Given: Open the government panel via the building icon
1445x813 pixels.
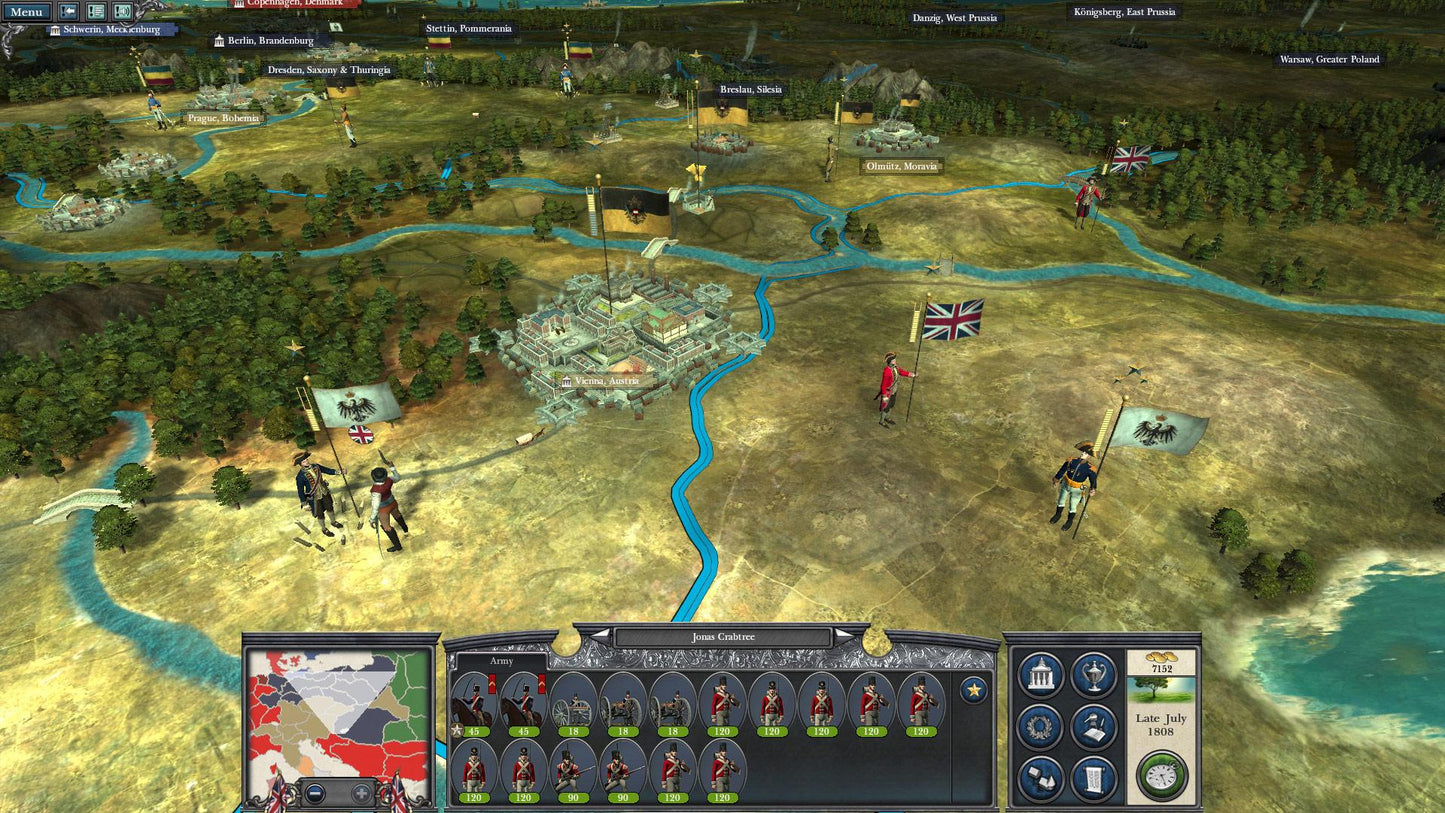Looking at the screenshot, I should [x=1040, y=673].
